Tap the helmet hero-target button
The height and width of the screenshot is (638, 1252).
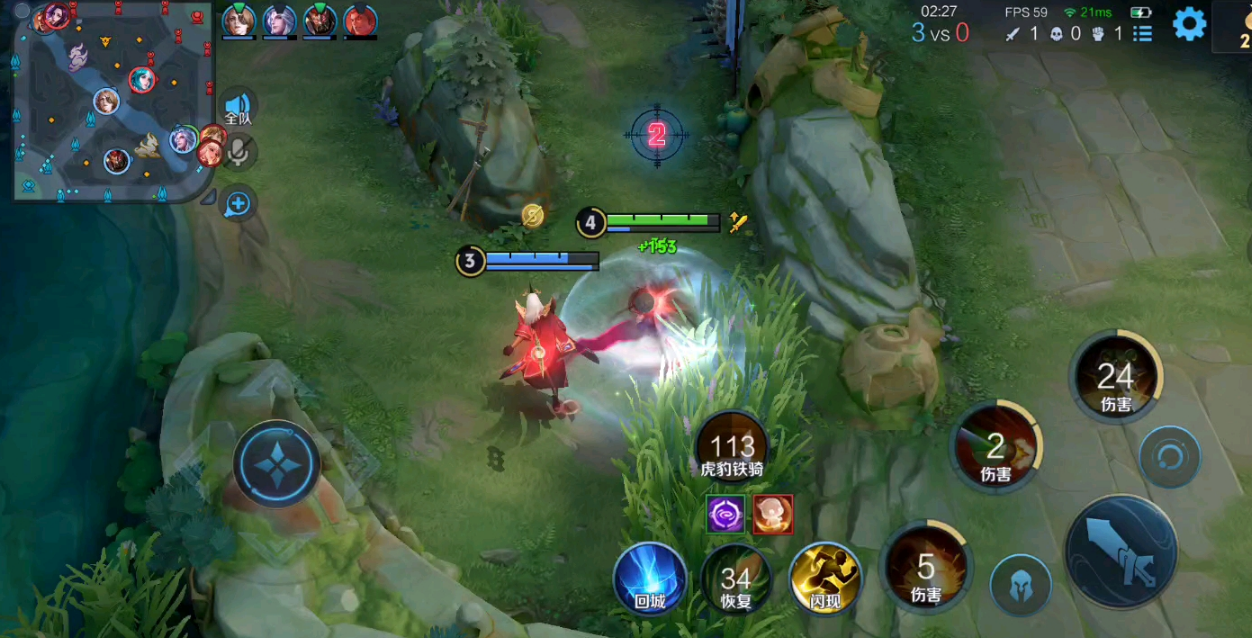click(x=1020, y=585)
